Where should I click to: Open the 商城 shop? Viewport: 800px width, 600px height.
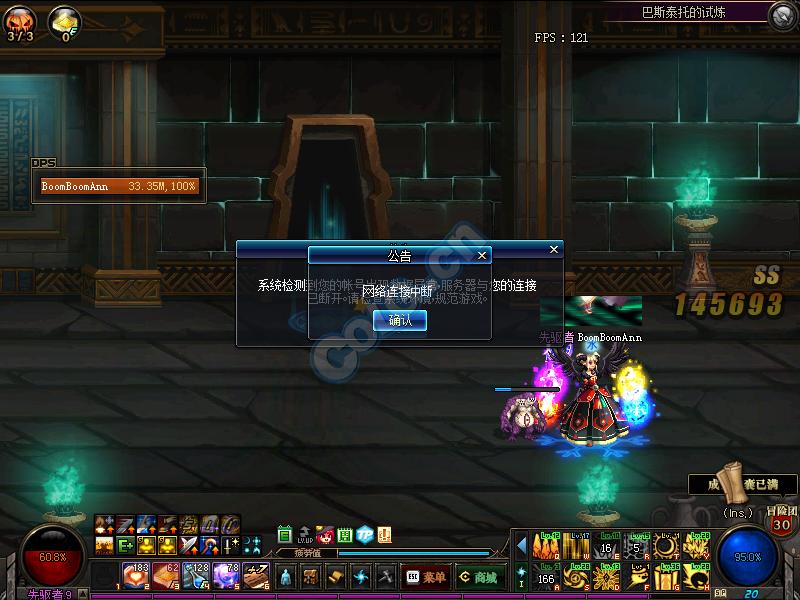(477, 577)
